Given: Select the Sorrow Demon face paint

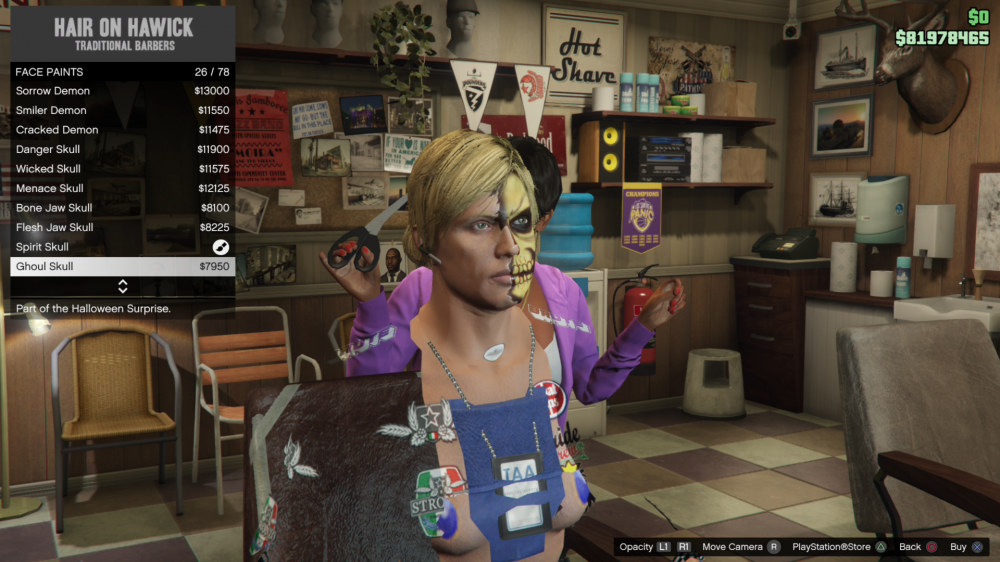Looking at the screenshot, I should 122,91.
